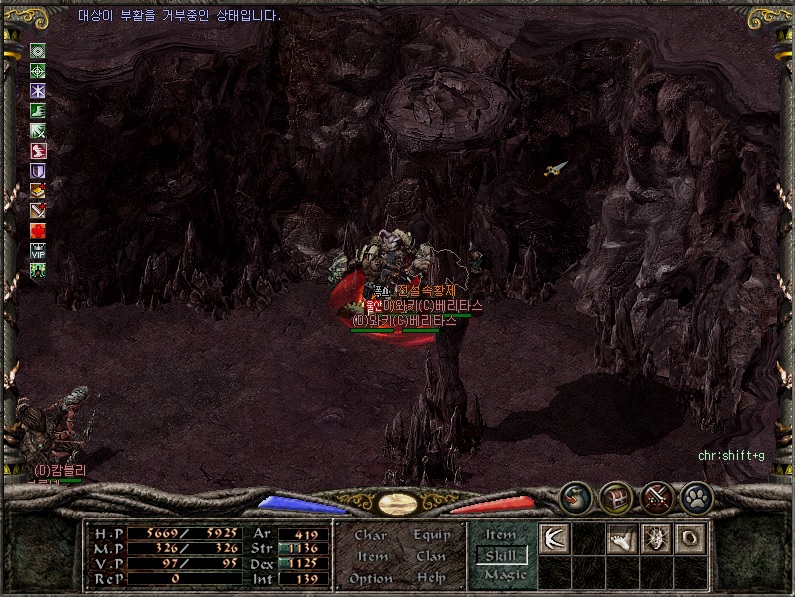Open the Option menu
This screenshot has height=597, width=795.
tap(371, 578)
